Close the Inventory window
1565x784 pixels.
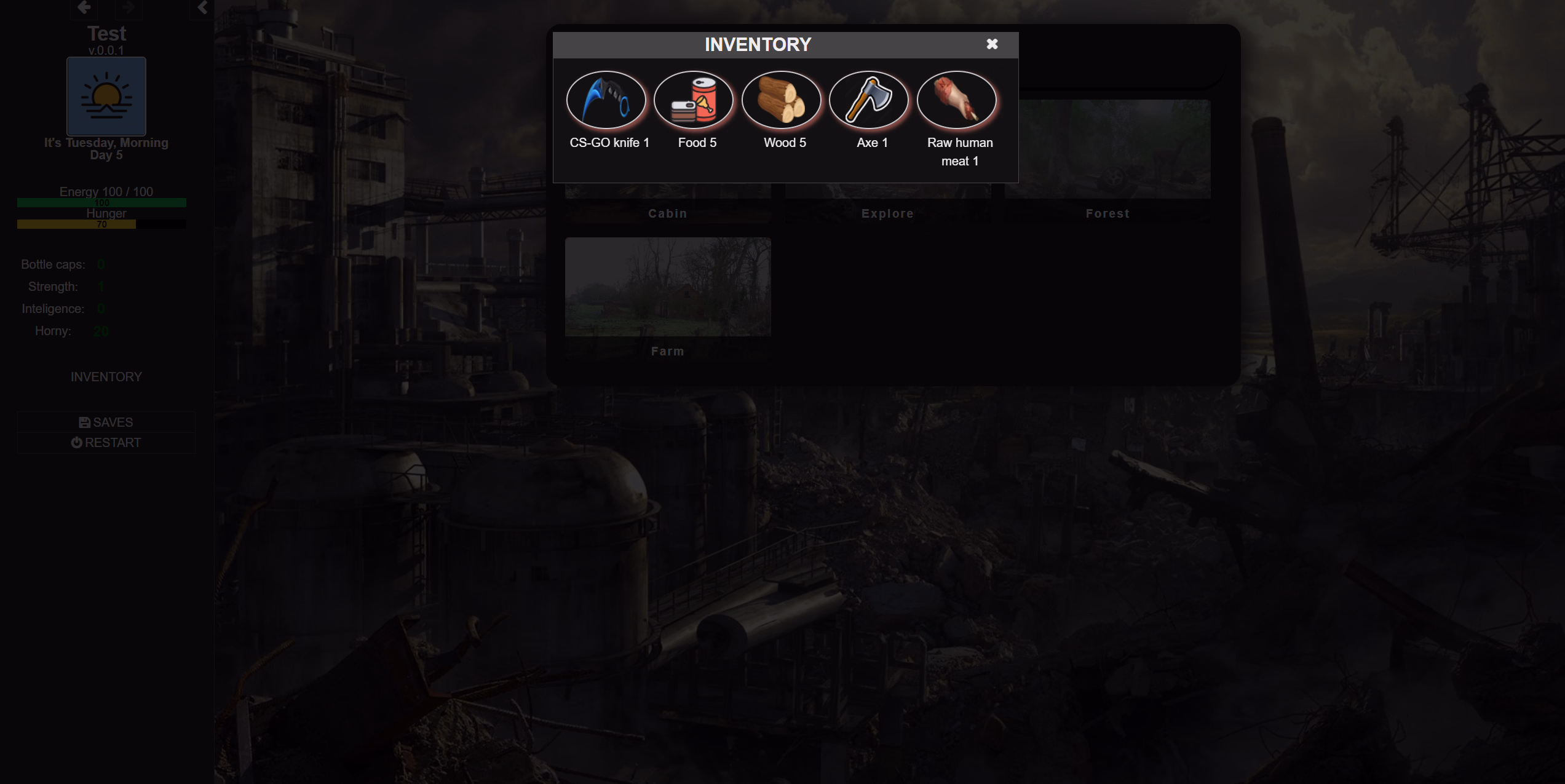[992, 44]
